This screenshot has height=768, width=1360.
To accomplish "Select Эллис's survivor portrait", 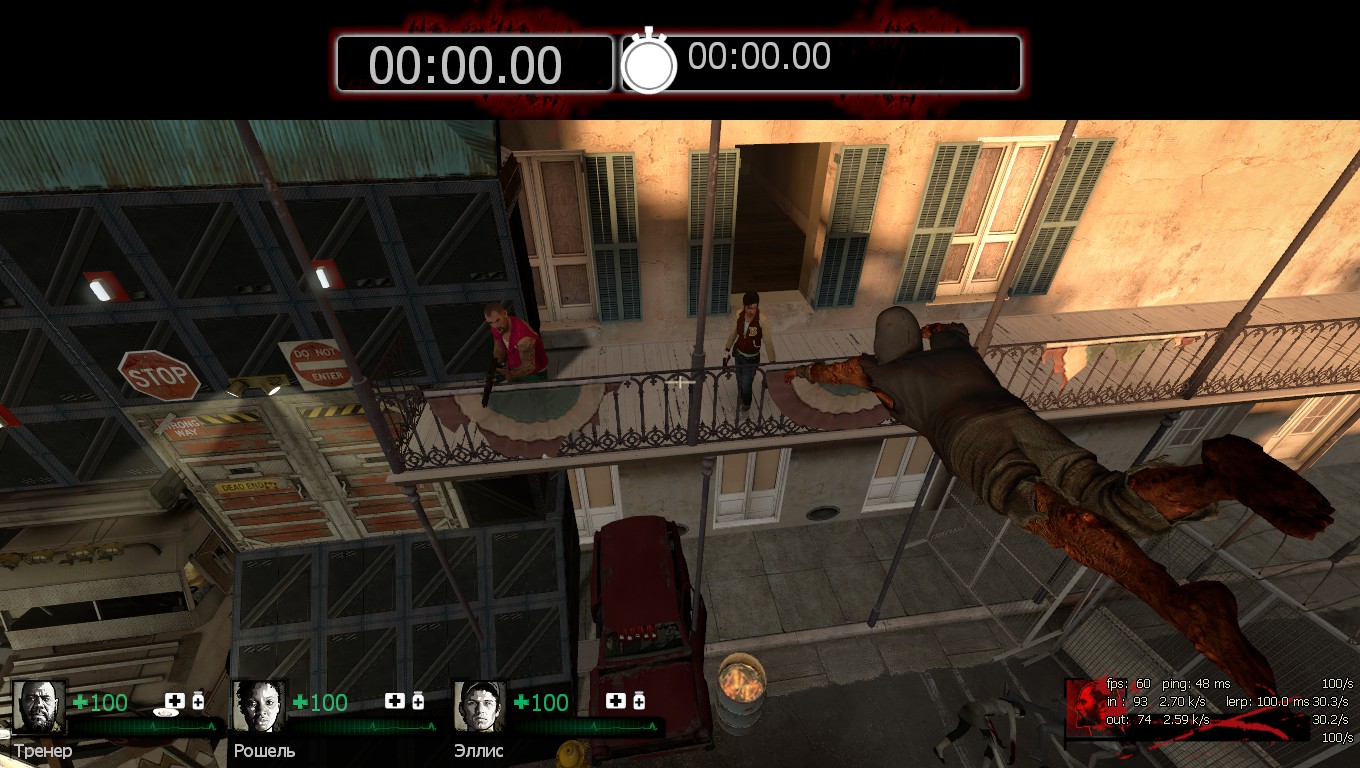I will point(479,707).
